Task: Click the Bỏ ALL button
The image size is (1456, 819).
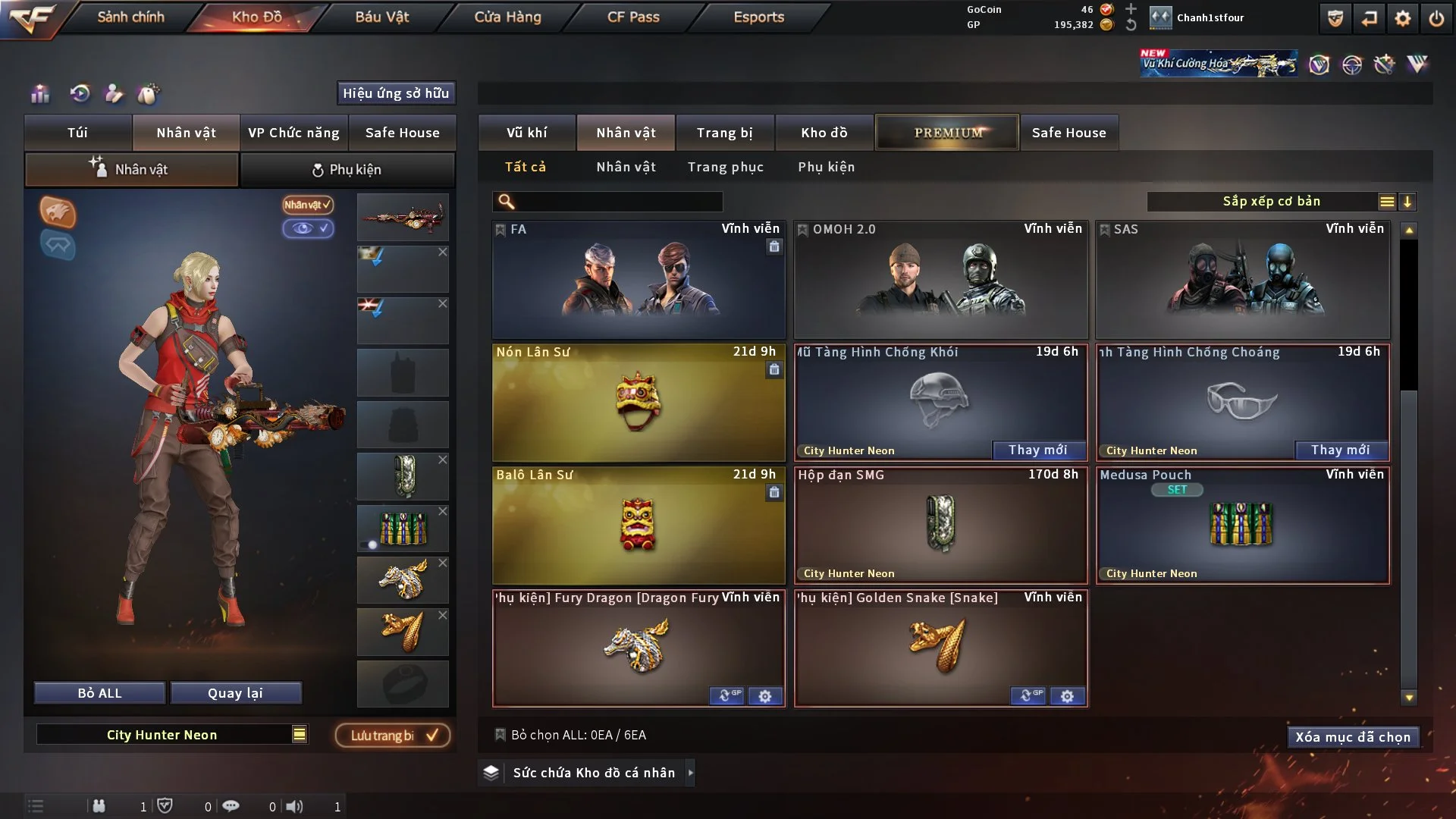Action: [x=99, y=693]
